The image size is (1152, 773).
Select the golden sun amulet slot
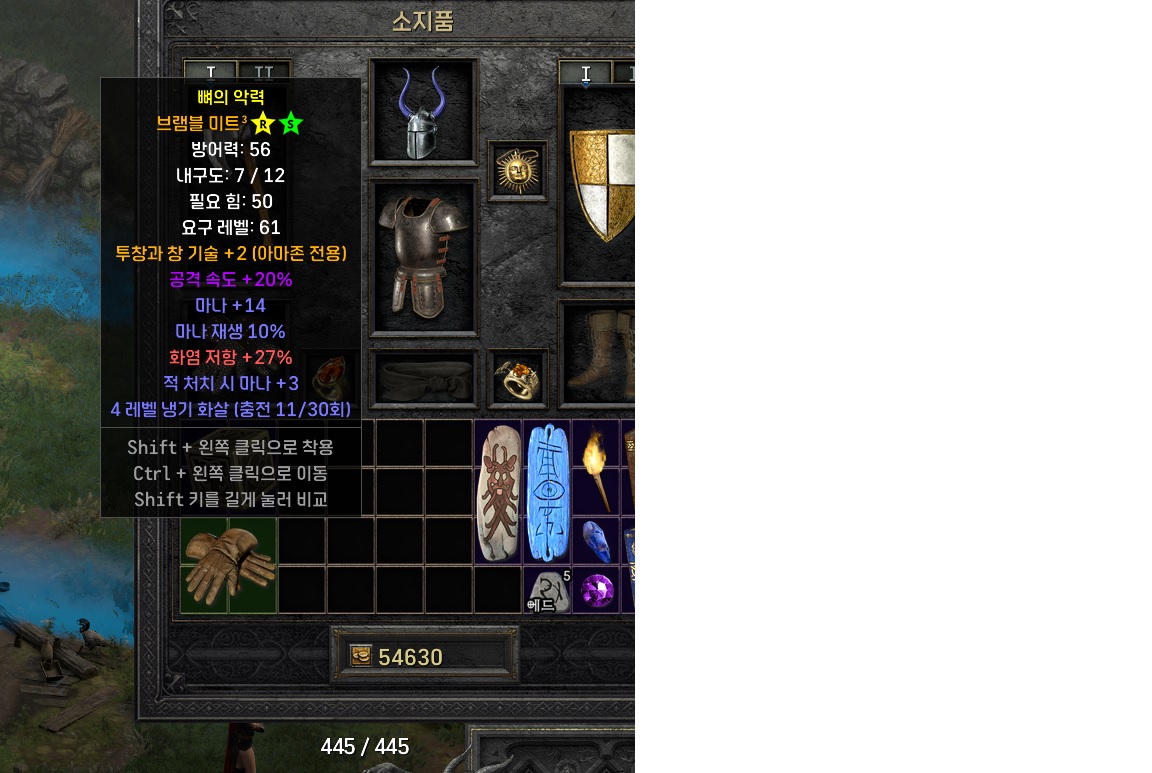[518, 170]
